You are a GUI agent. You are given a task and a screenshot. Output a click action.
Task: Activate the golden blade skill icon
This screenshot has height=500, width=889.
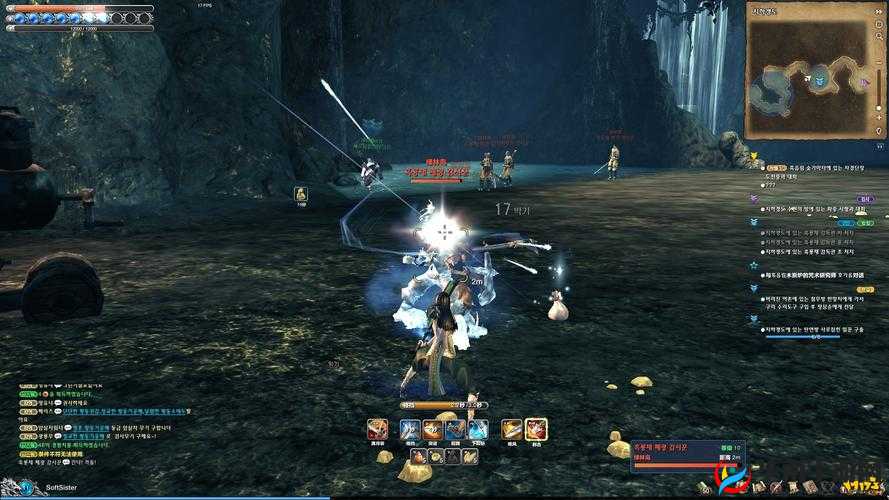(x=512, y=429)
